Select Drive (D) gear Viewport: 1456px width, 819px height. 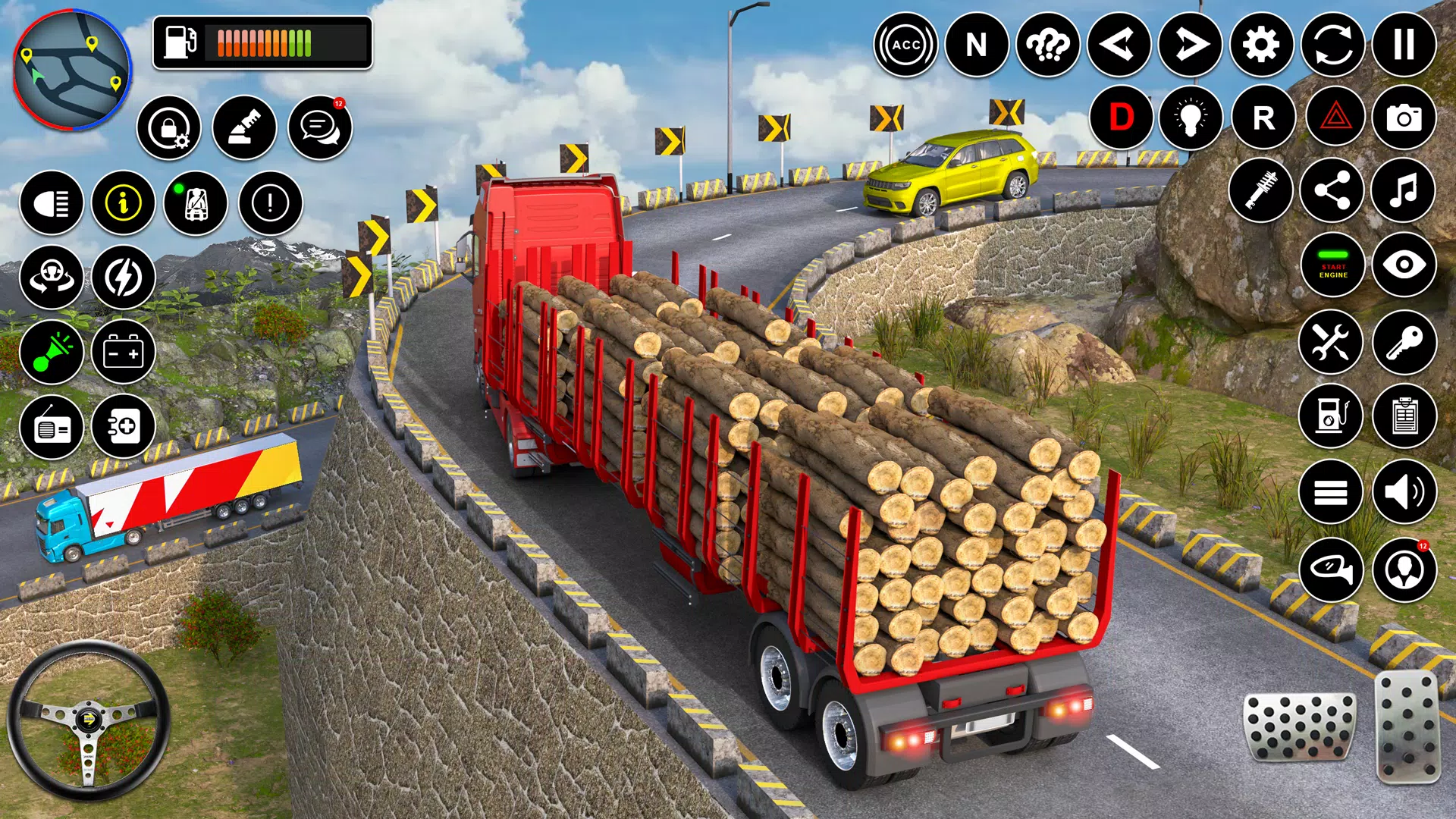pyautogui.click(x=1121, y=118)
